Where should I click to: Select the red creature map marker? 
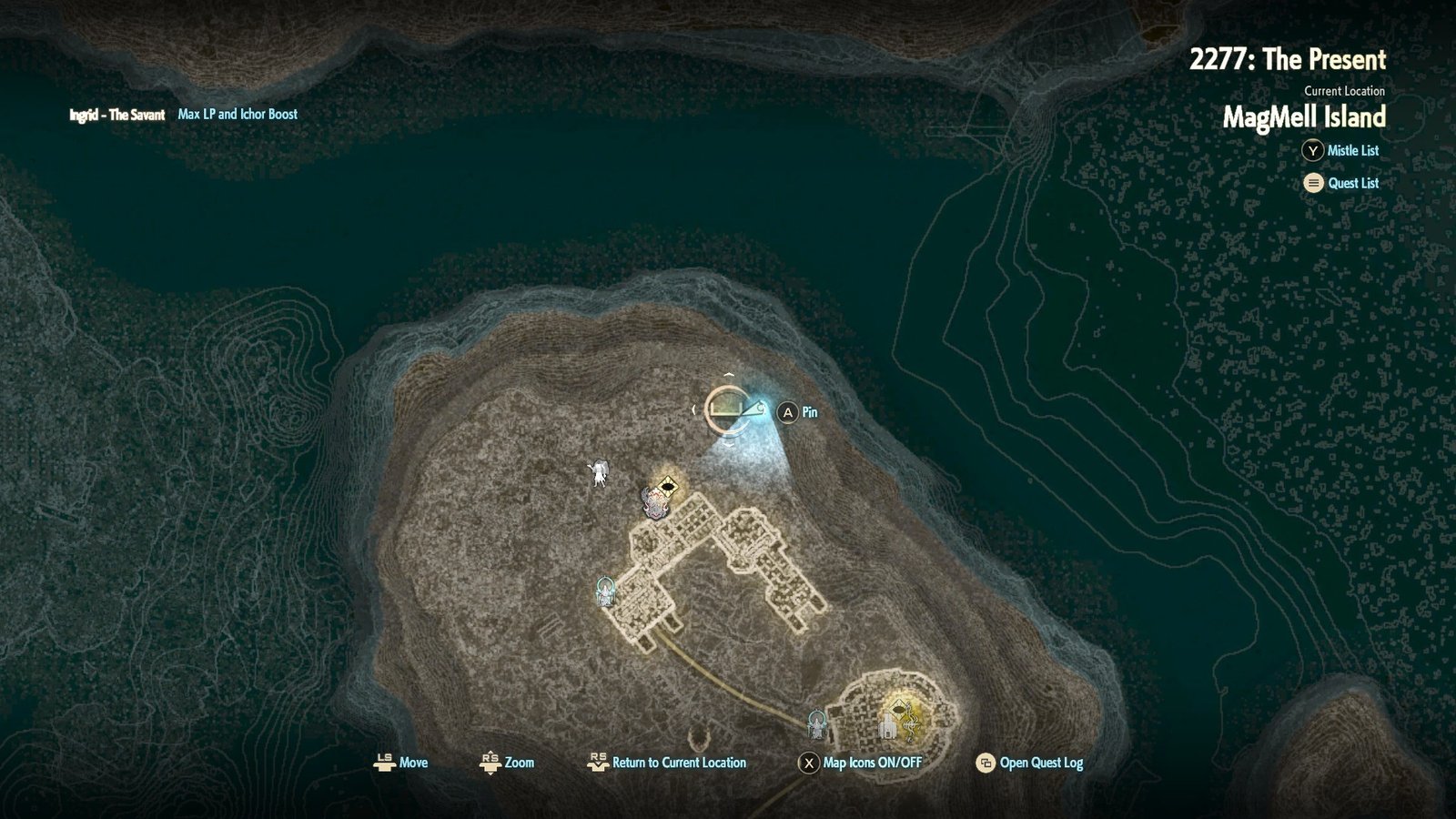tap(653, 503)
